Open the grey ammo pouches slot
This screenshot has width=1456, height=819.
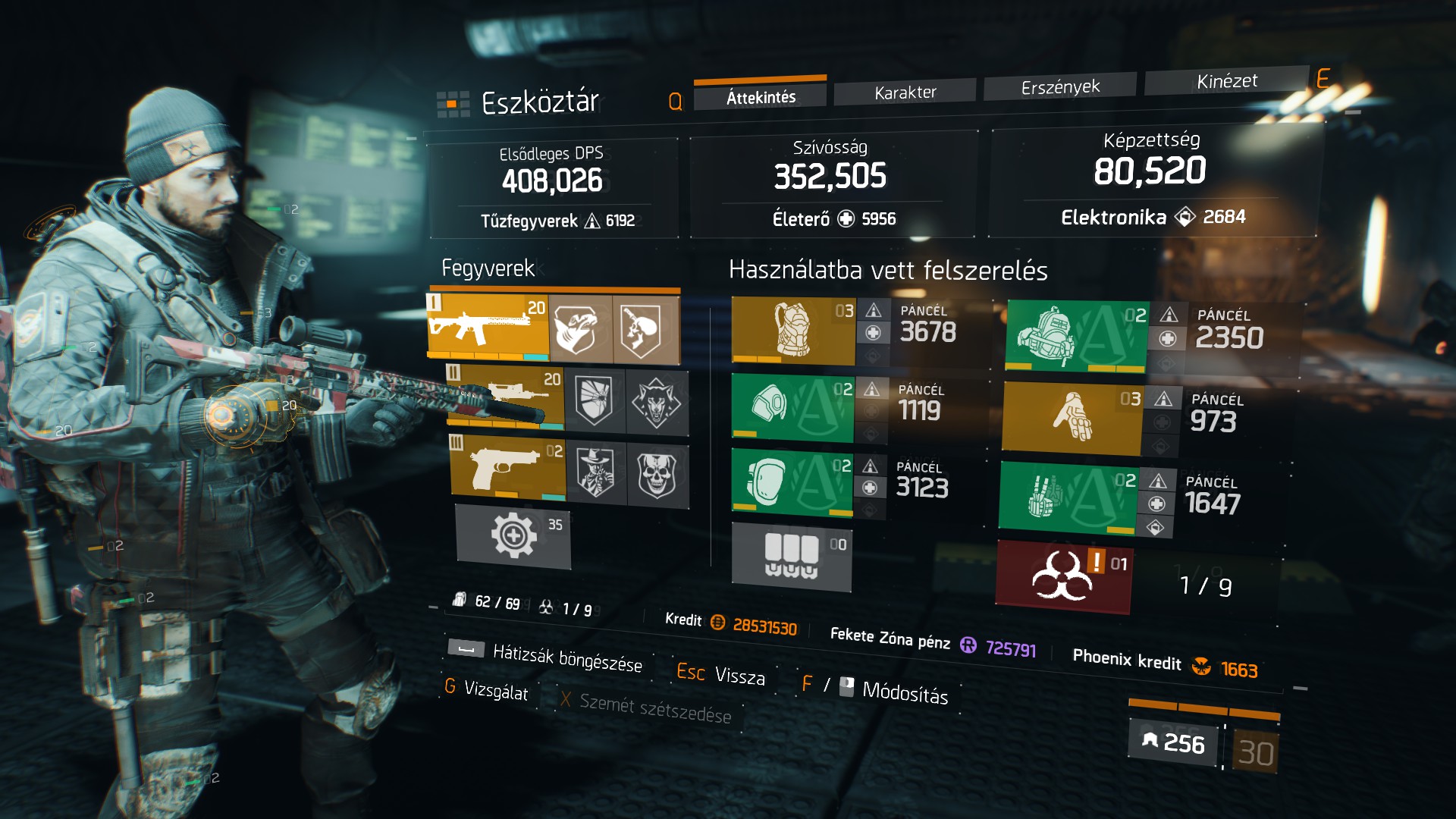(x=791, y=557)
